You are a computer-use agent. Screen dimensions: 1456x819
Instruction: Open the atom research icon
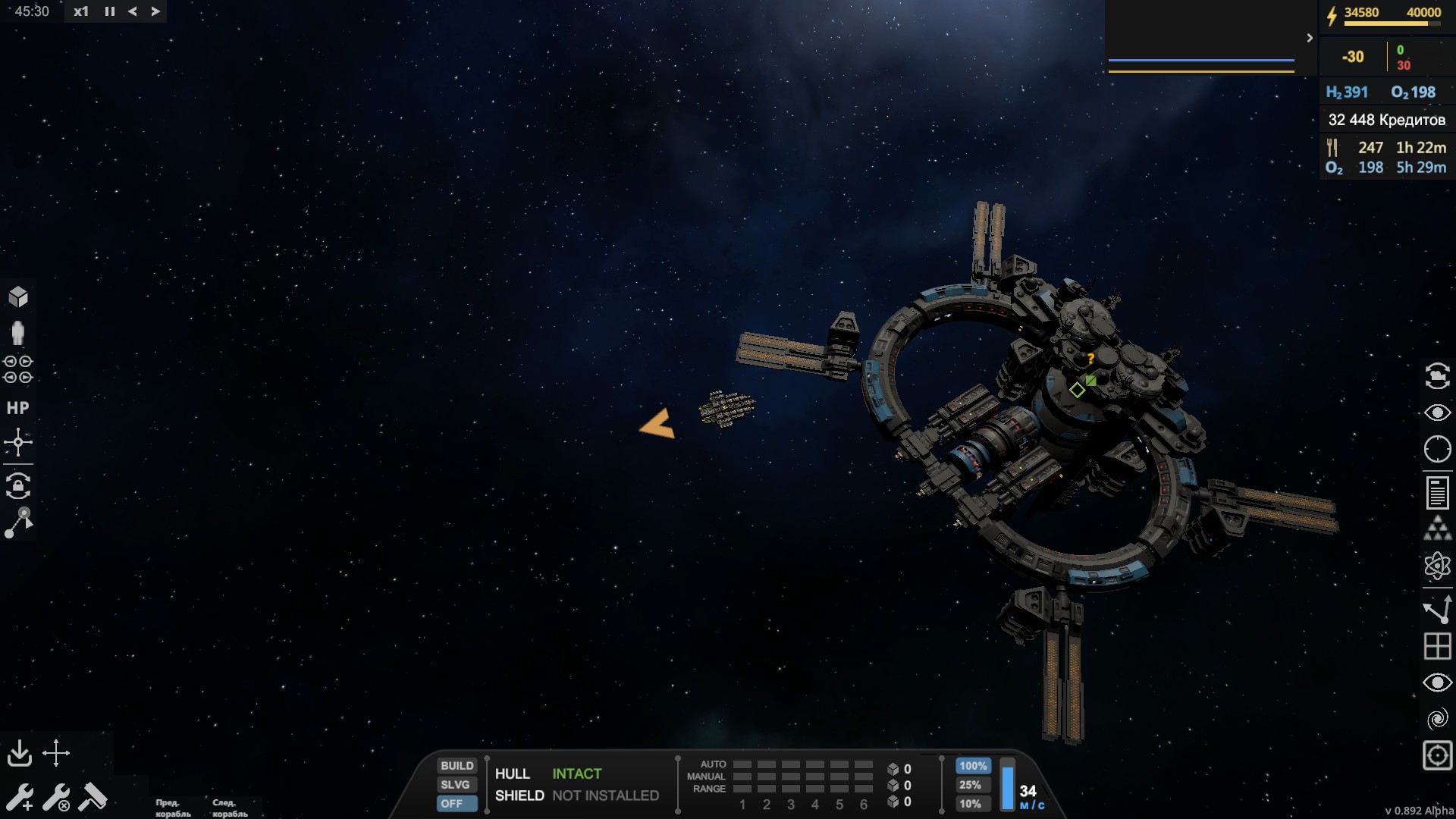click(x=1437, y=566)
